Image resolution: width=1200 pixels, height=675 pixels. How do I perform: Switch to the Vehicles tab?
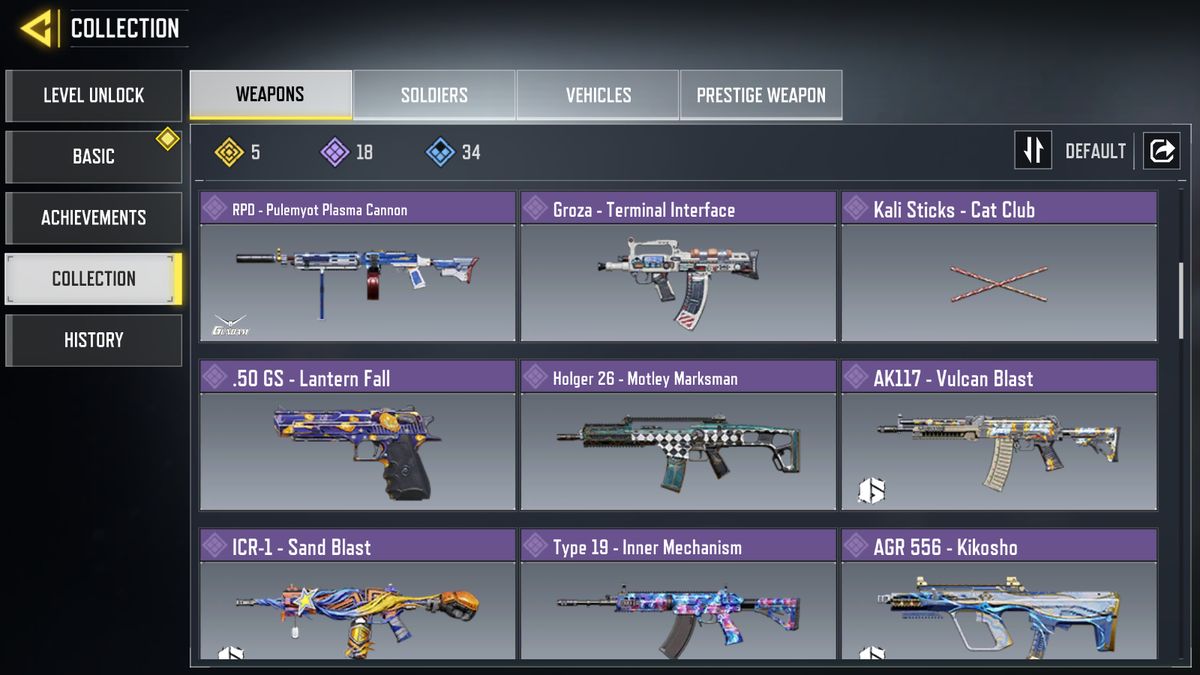[x=598, y=95]
